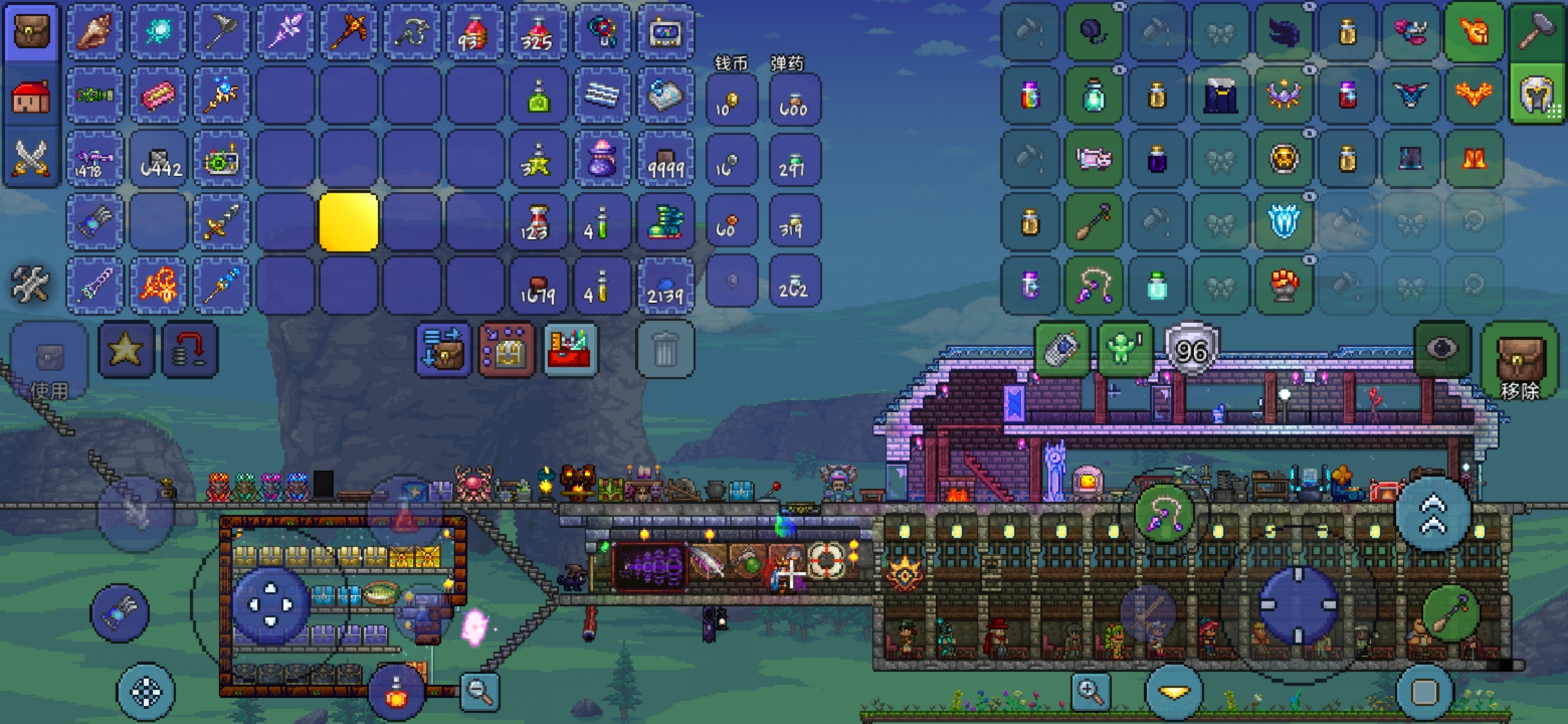Click the 移除 remove button
Screen dimensions: 1568x724
point(1520,362)
